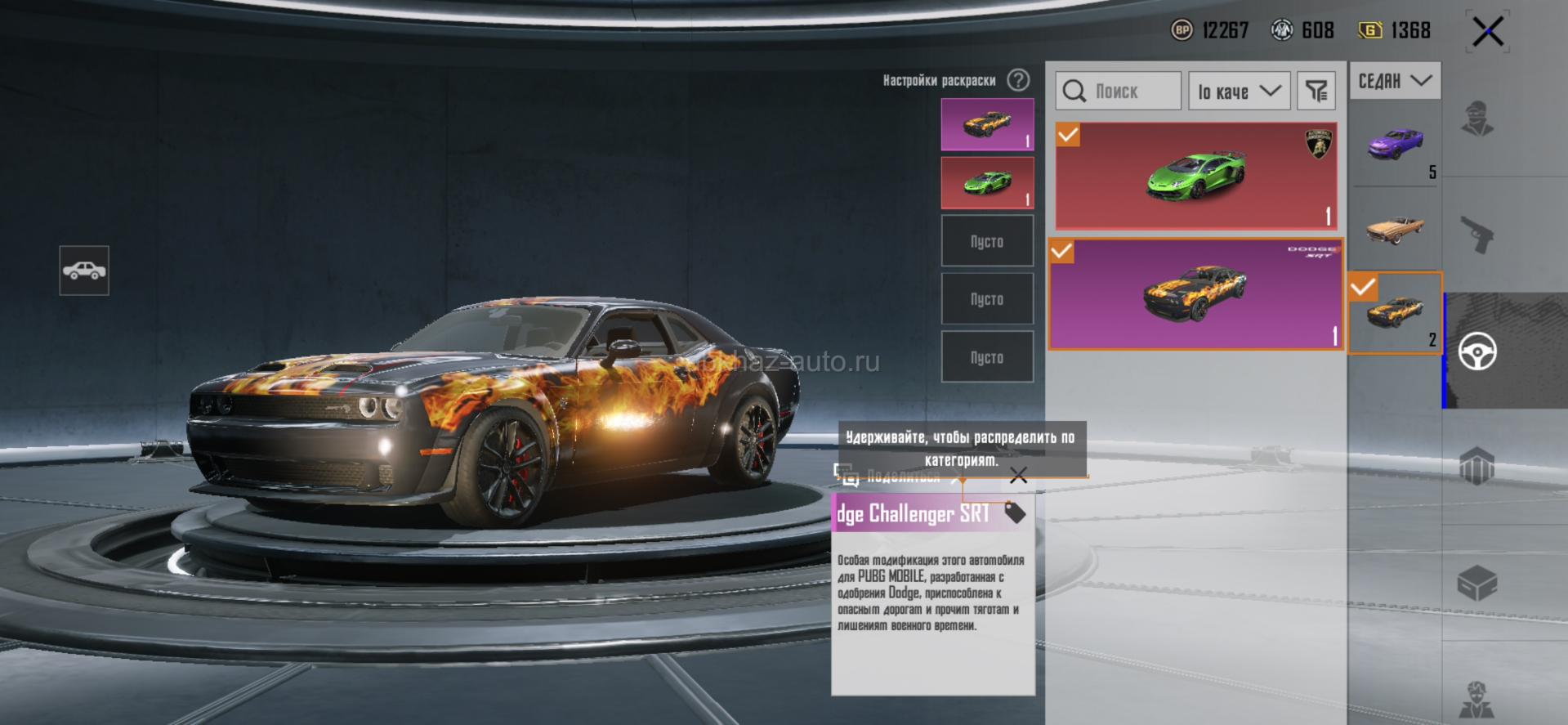Open the filter options button
1568x725 pixels.
(1316, 91)
